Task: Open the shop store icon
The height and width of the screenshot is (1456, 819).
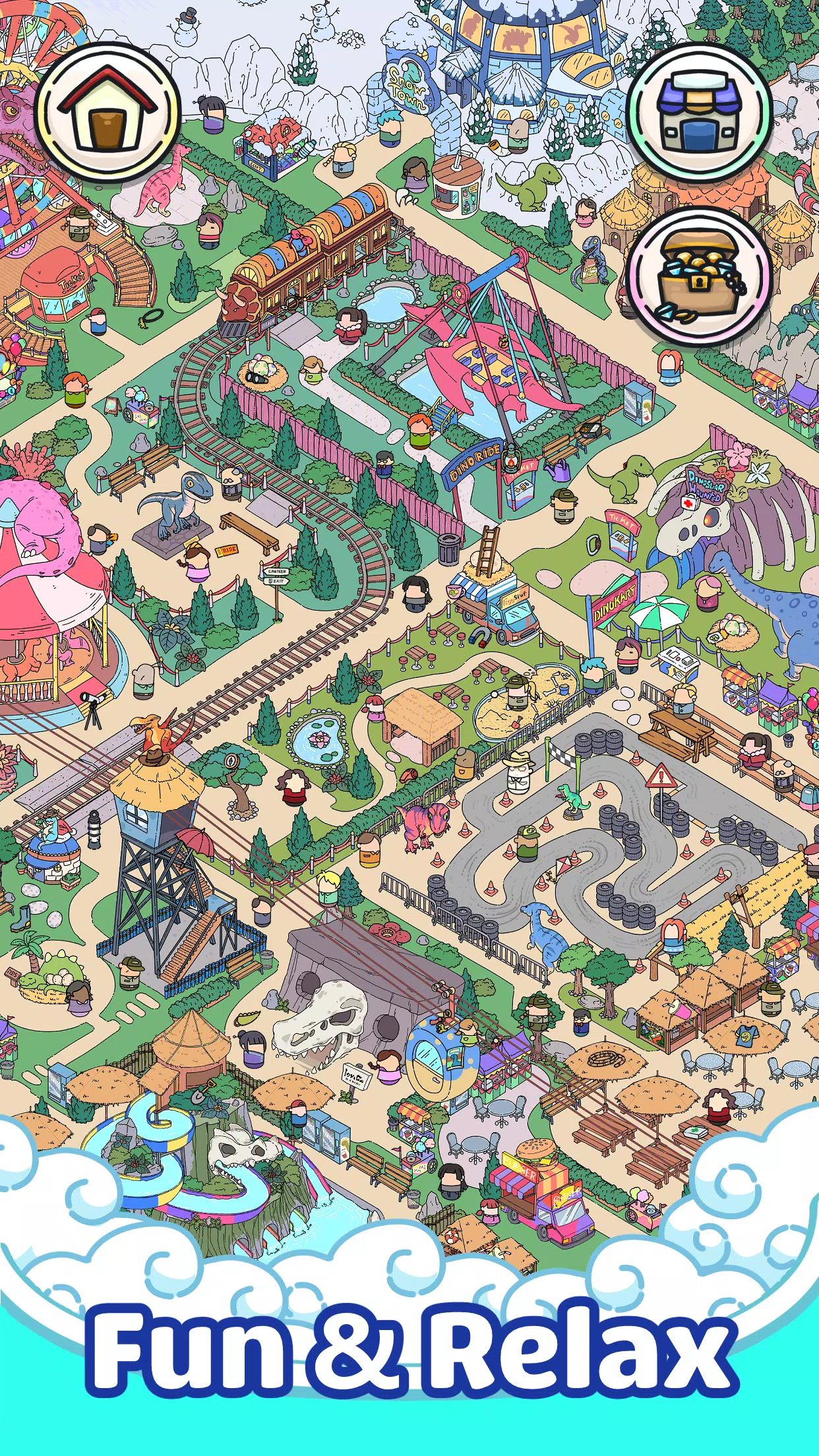Action: click(x=698, y=112)
